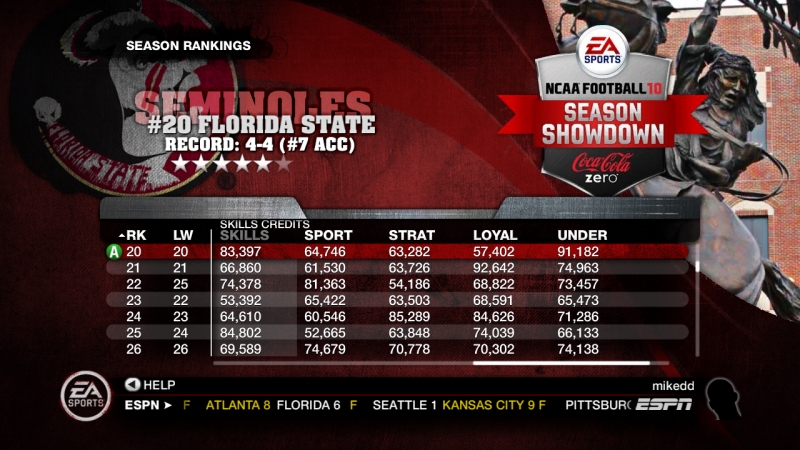
Task: Select the rank 24 row
Action: (x=400, y=315)
